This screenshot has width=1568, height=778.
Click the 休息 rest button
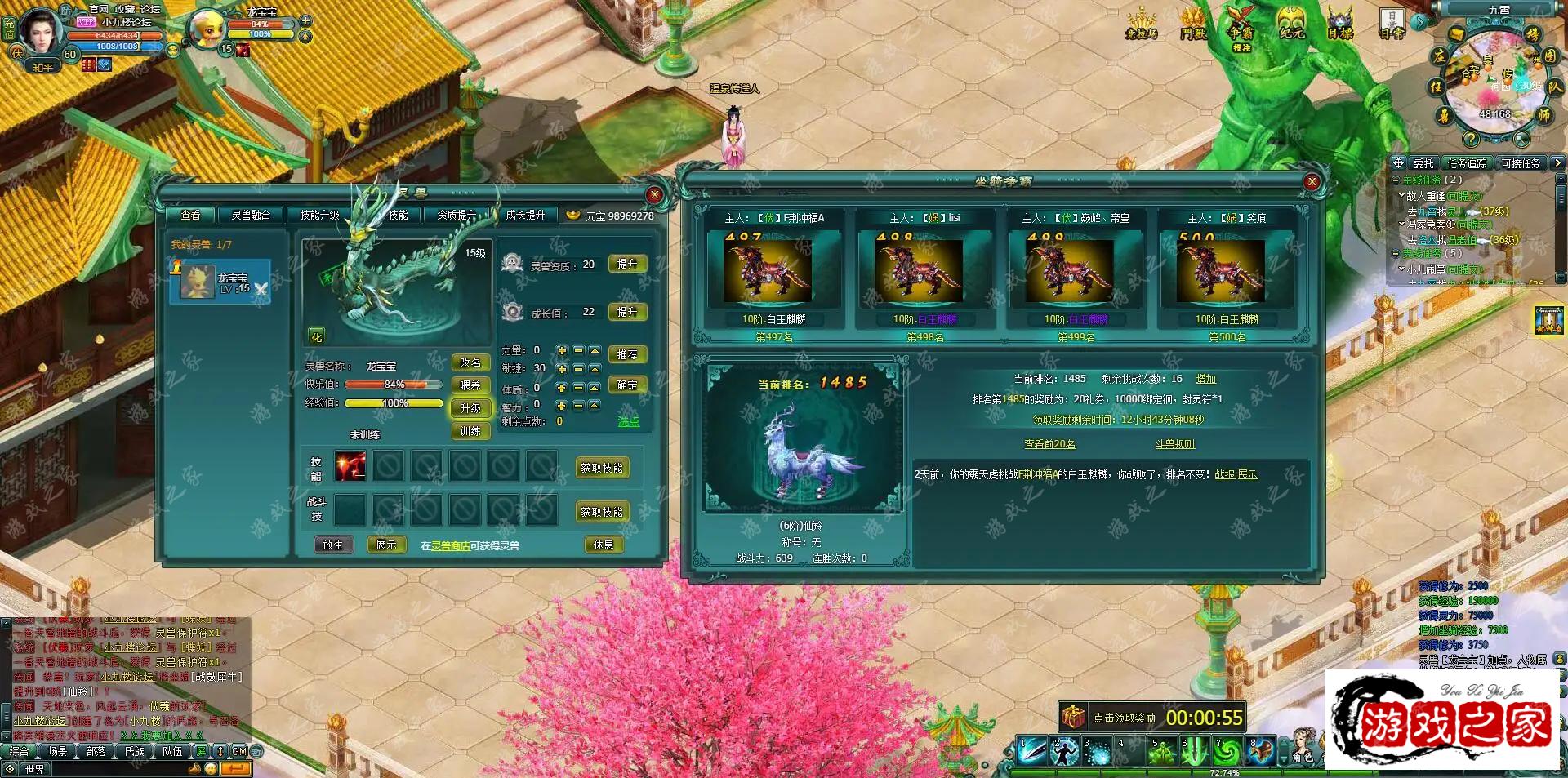[x=604, y=545]
